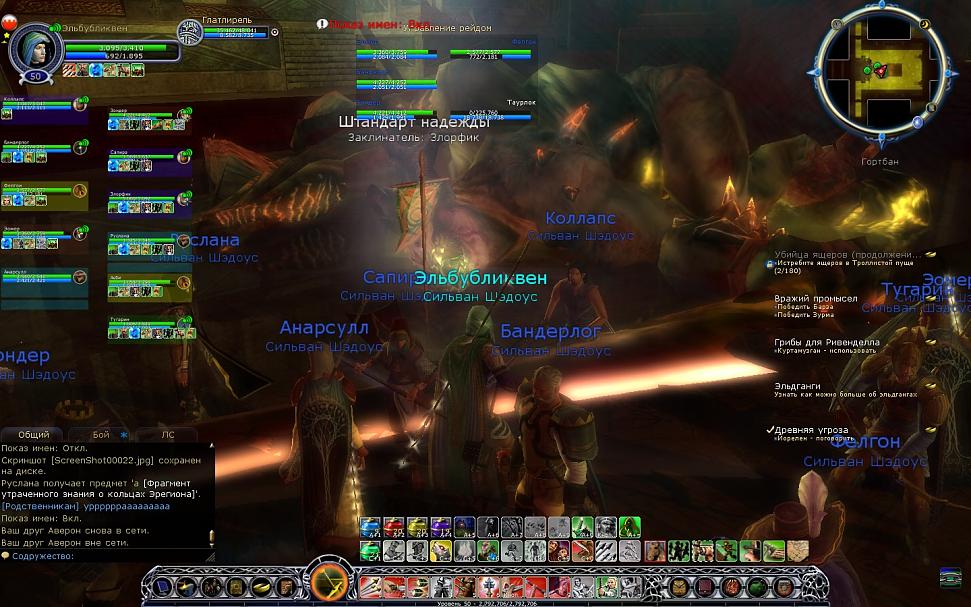The width and height of the screenshot is (971, 607).
Task: Open quest tracker entry Грибы для Ривенделла
Action: click(x=827, y=341)
